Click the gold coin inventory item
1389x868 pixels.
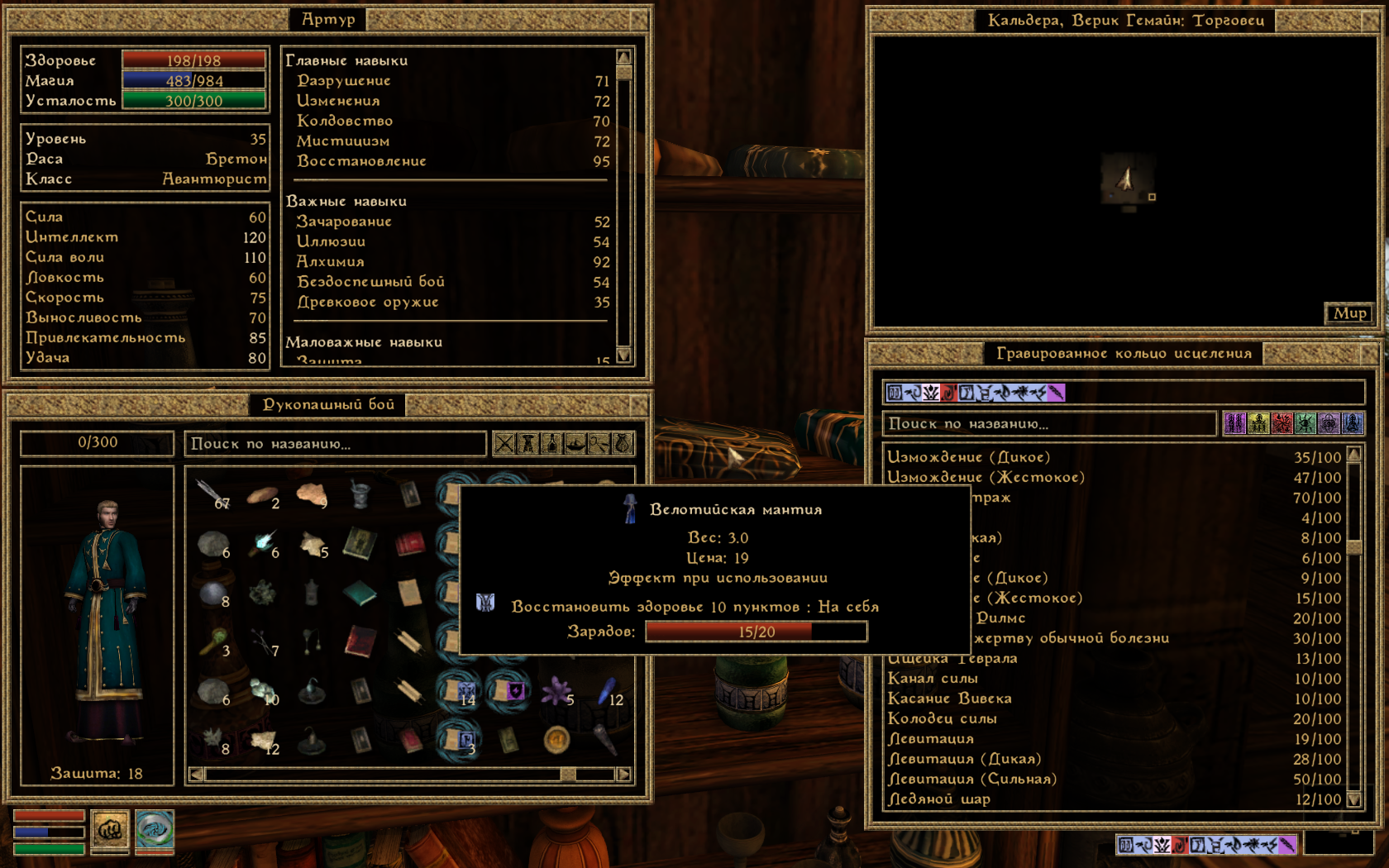click(556, 739)
